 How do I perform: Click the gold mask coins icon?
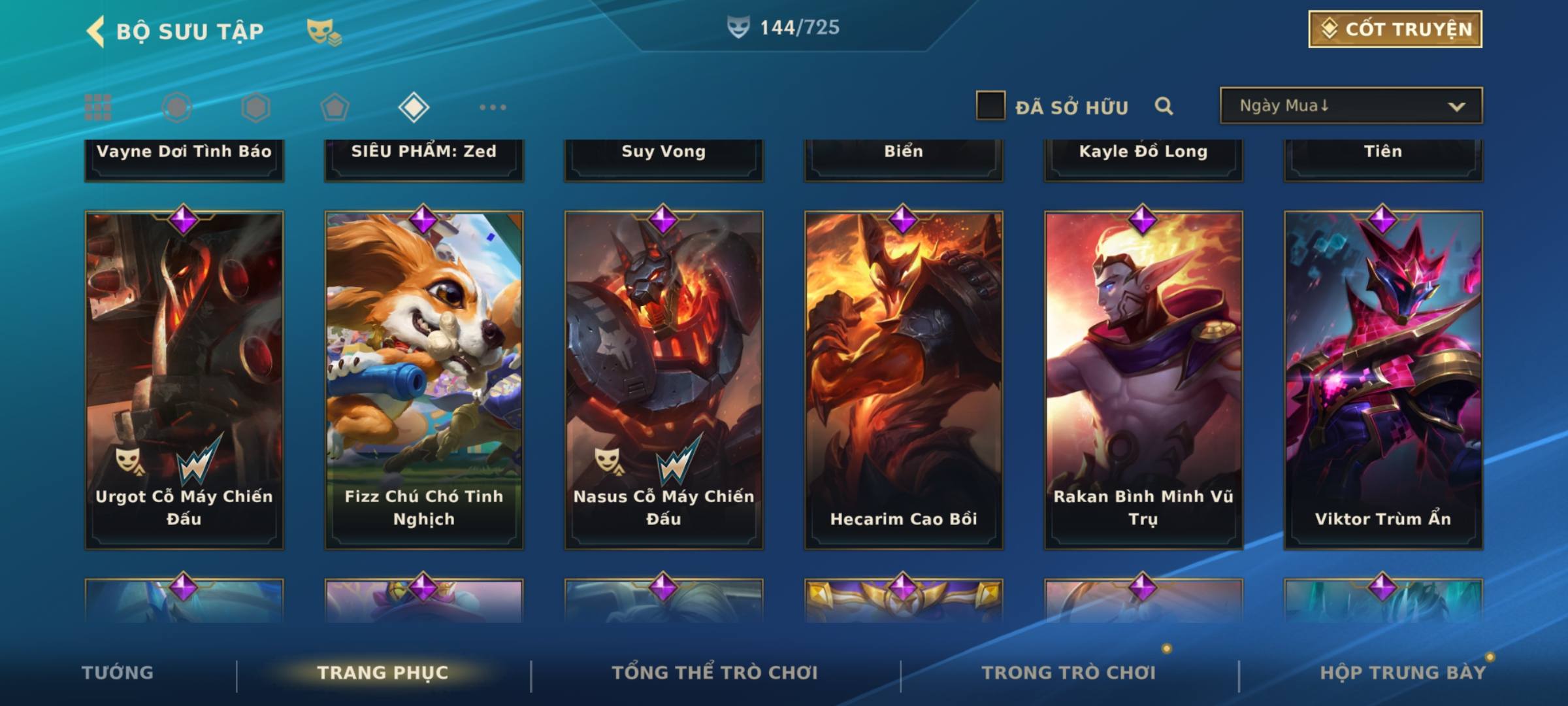click(323, 31)
